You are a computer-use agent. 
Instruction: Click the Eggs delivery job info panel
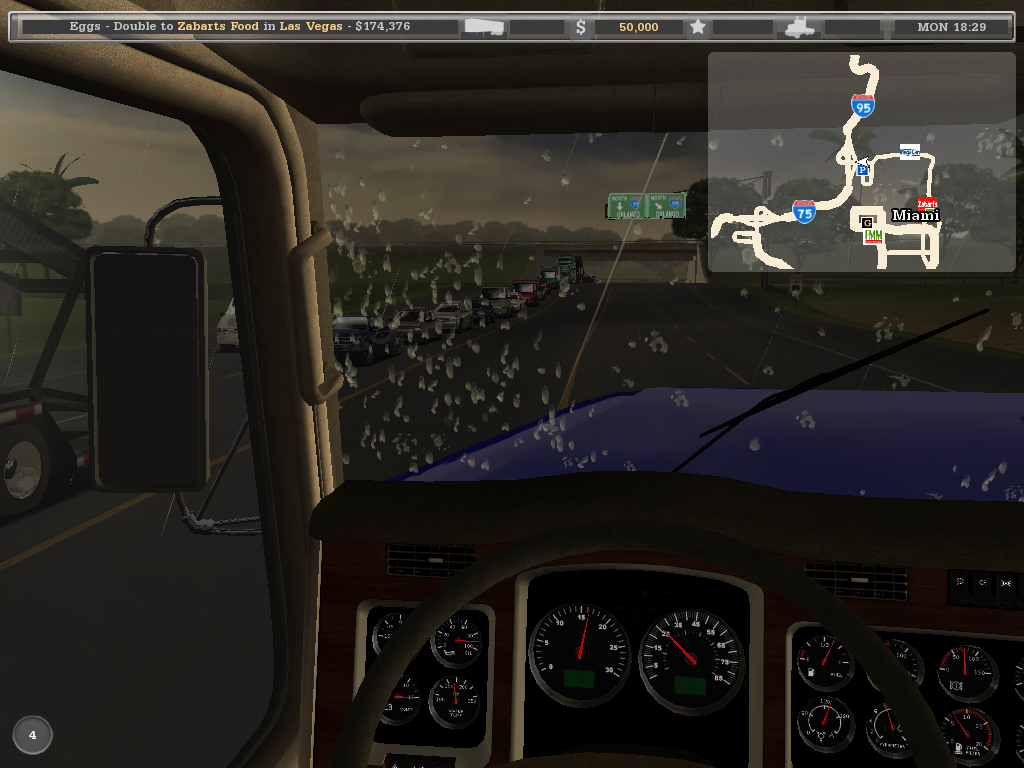(x=240, y=27)
